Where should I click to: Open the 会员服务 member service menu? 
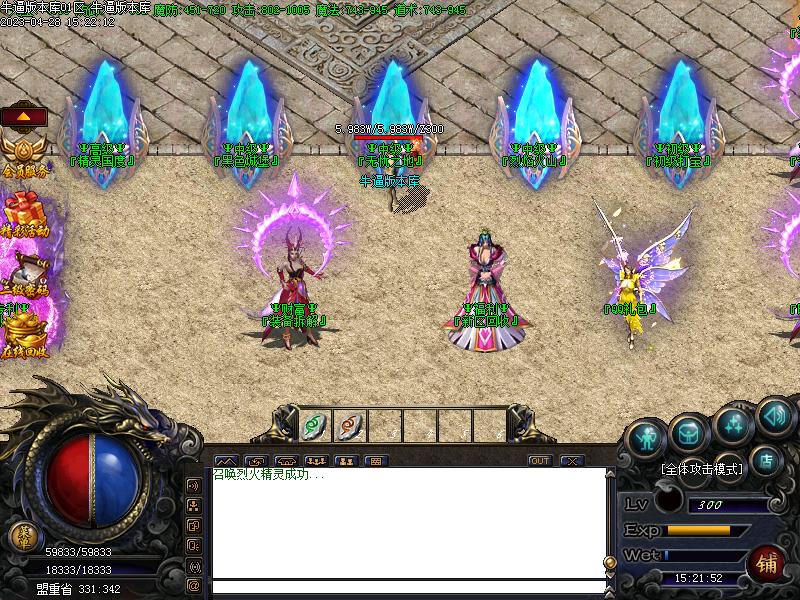[x=24, y=156]
